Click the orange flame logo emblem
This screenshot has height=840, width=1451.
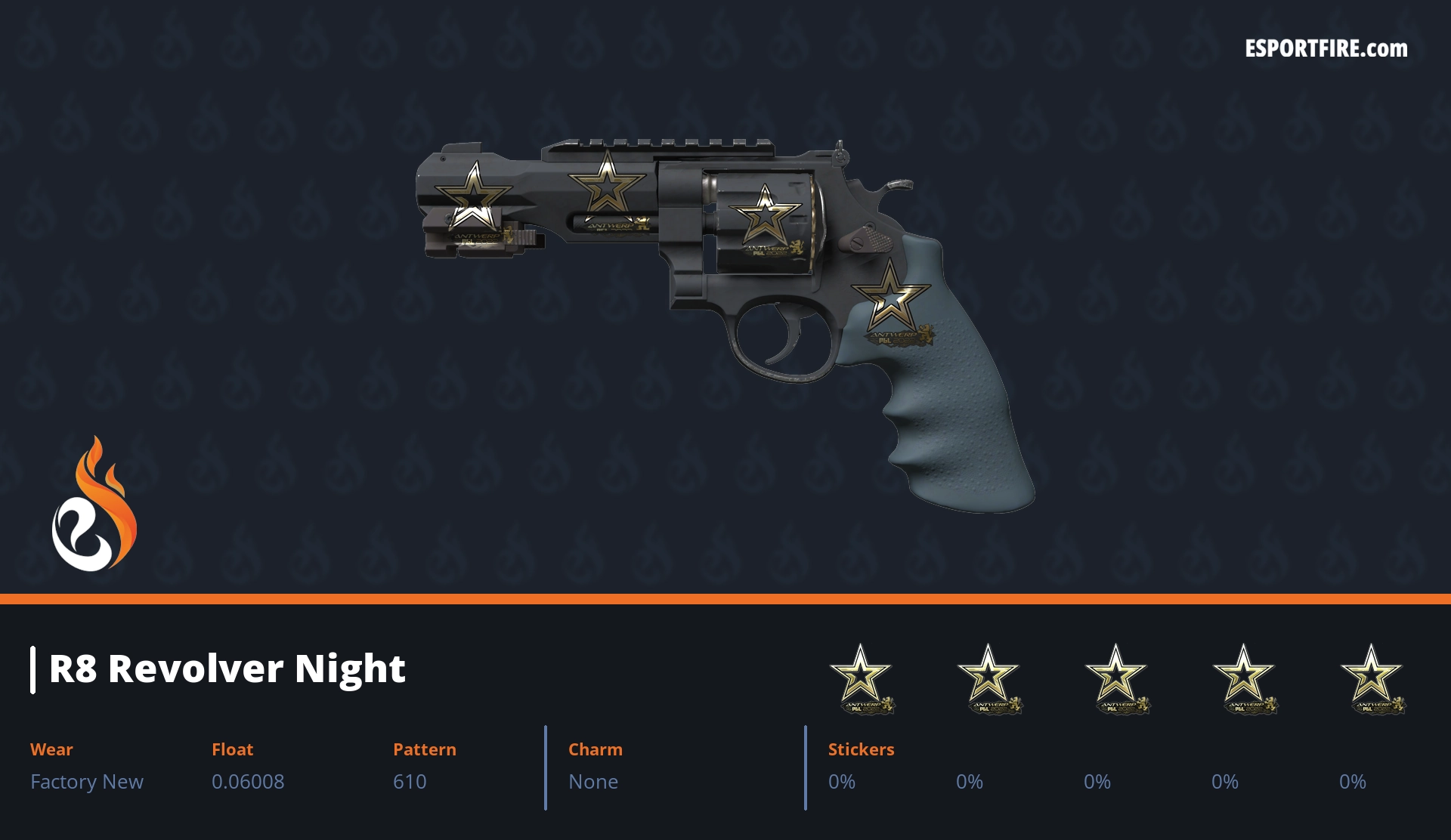94,505
